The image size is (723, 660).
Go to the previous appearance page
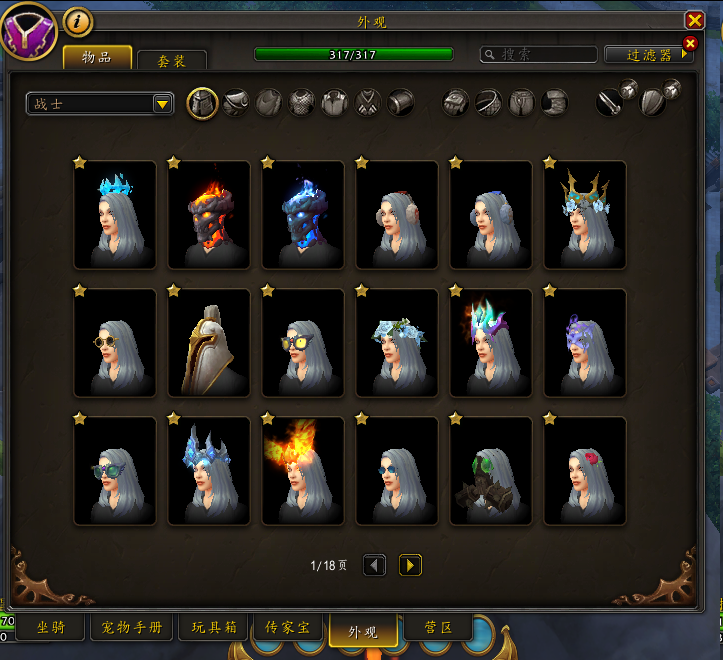pyautogui.click(x=374, y=565)
